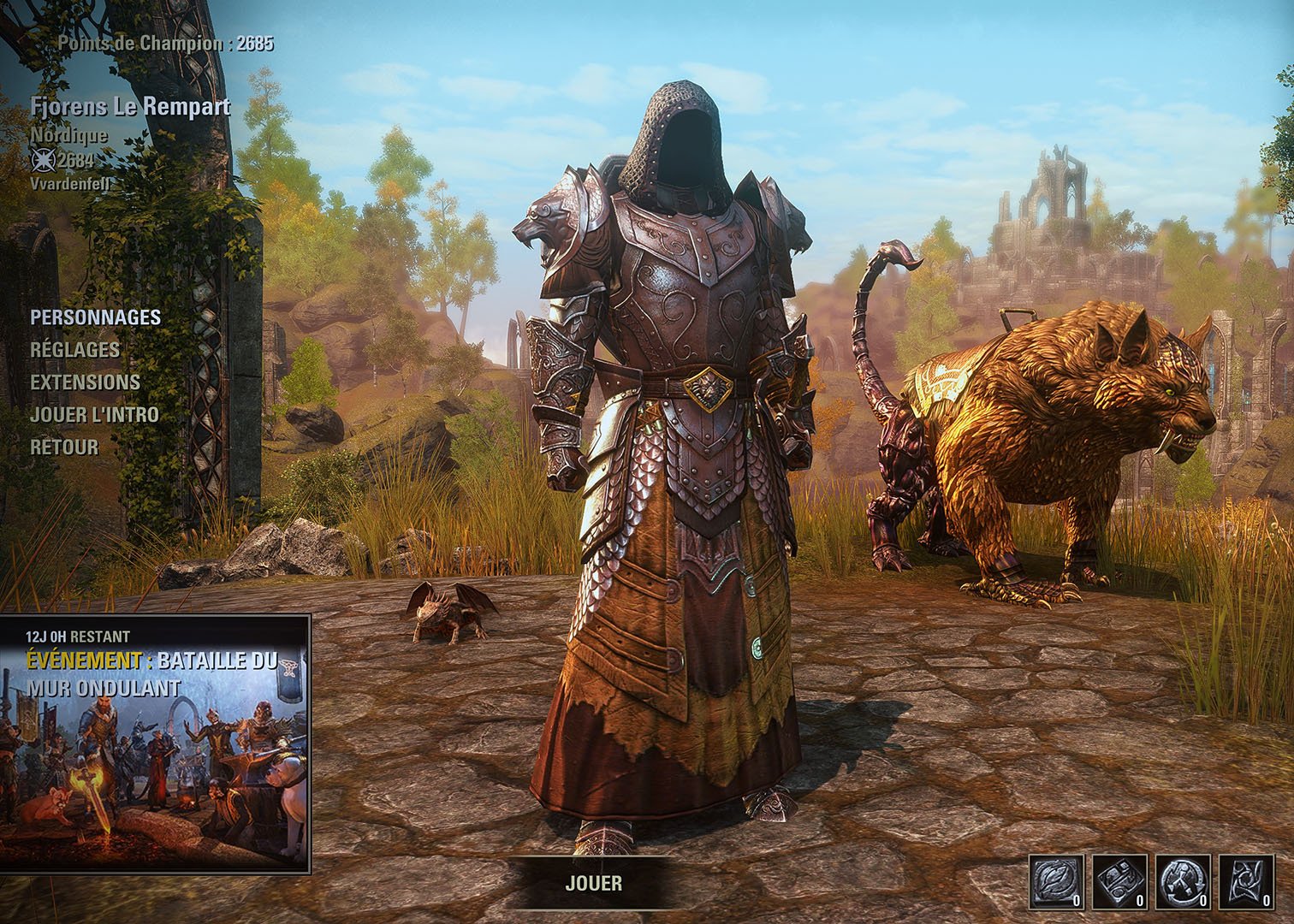This screenshot has width=1294, height=924.
Task: Select the circular crossed-tools token icon
Action: tap(1183, 880)
